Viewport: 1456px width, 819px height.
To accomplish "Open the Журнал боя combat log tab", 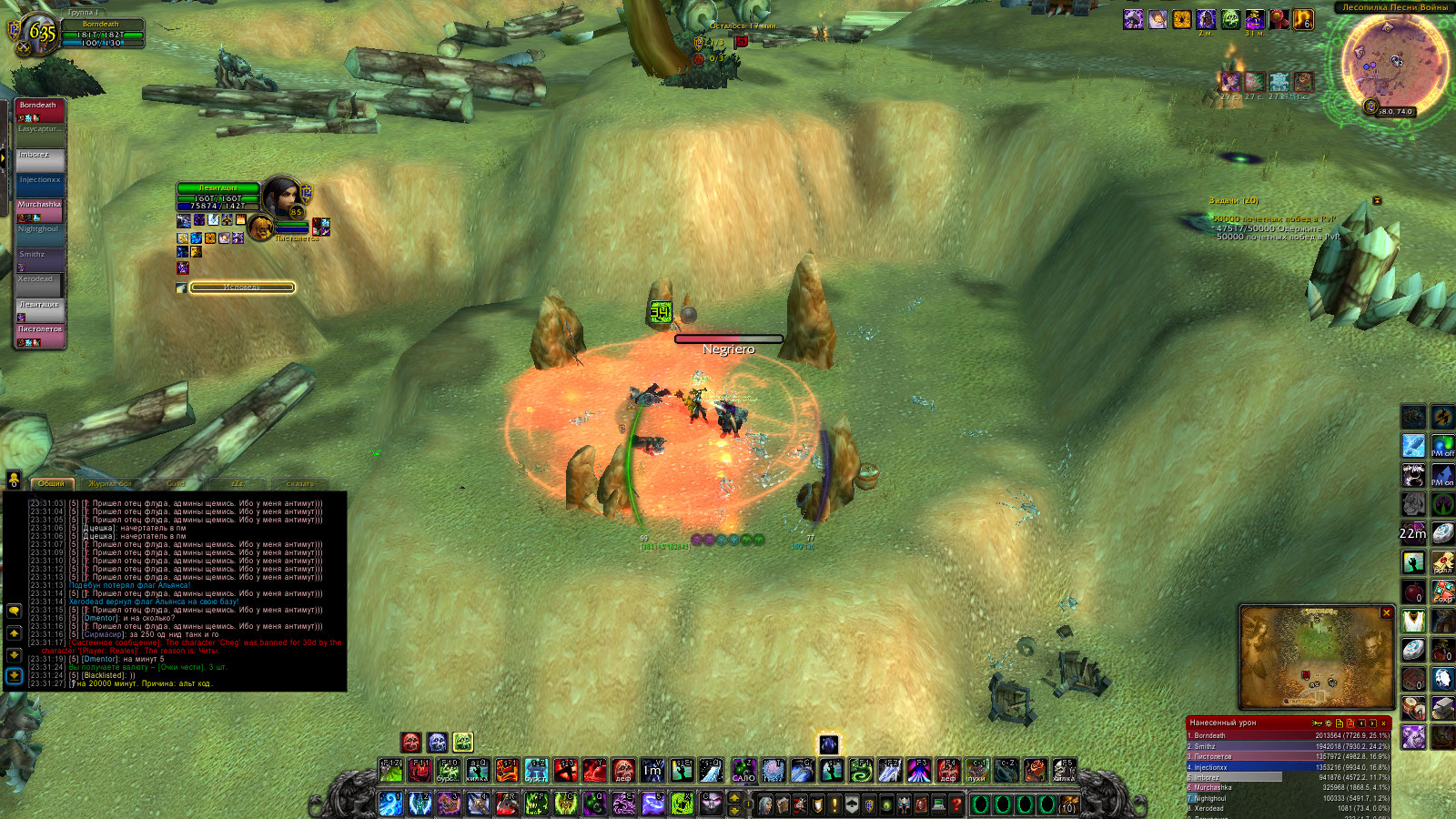I will click(110, 483).
